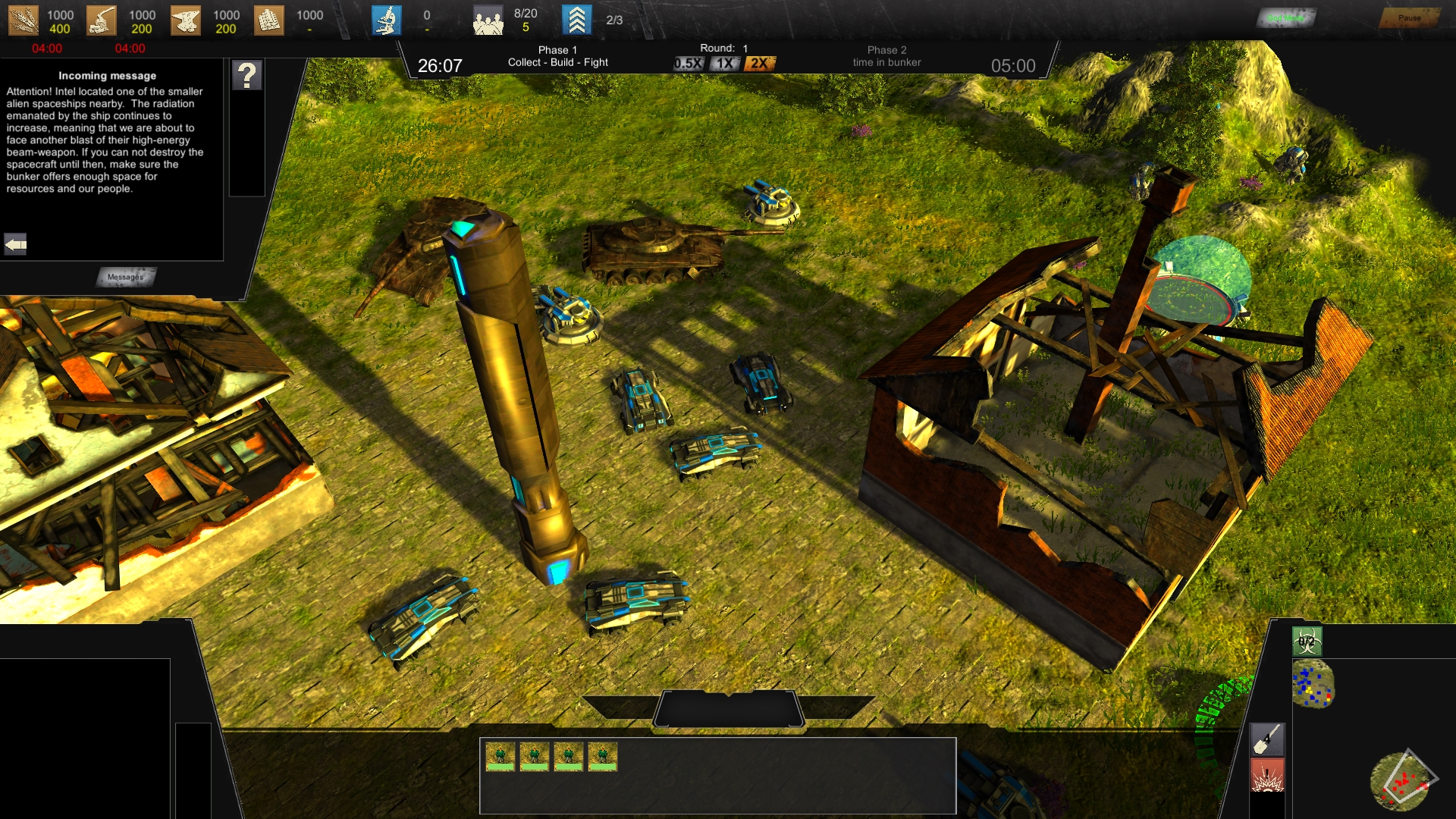
Task: Click the population people icon
Action: [x=488, y=20]
